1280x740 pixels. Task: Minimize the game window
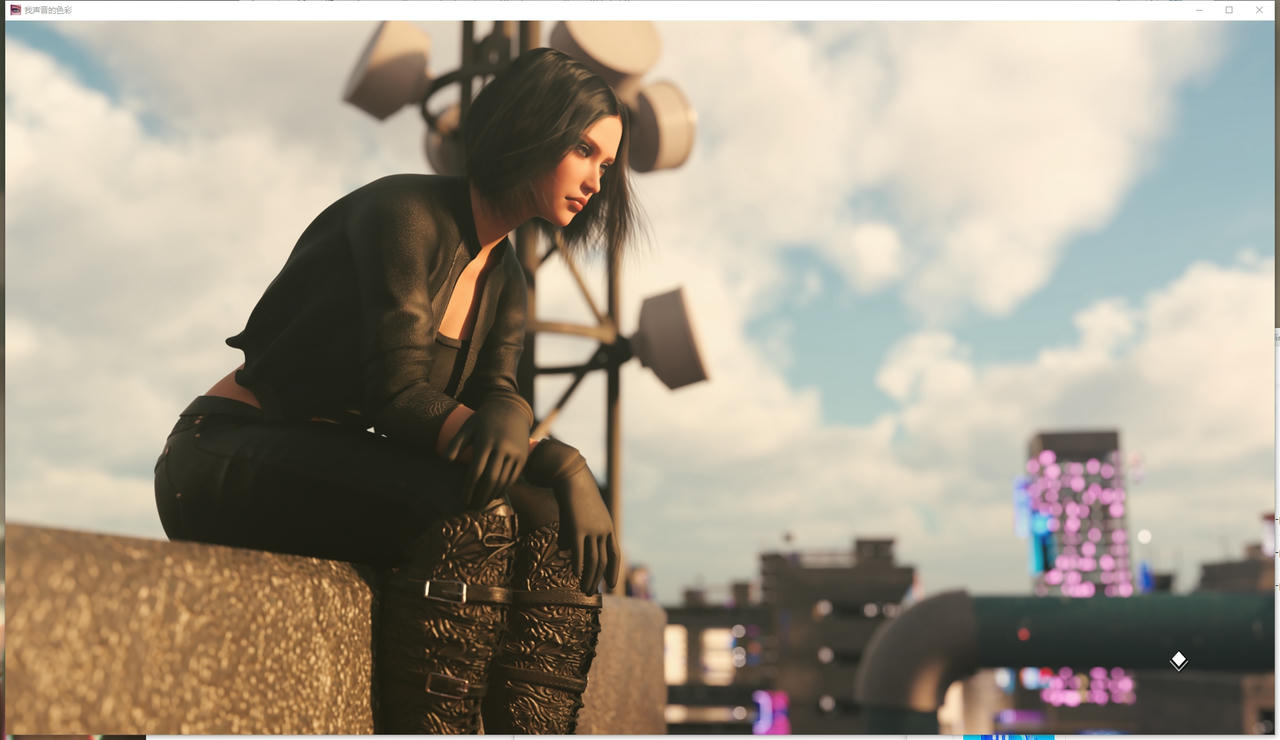[1199, 10]
